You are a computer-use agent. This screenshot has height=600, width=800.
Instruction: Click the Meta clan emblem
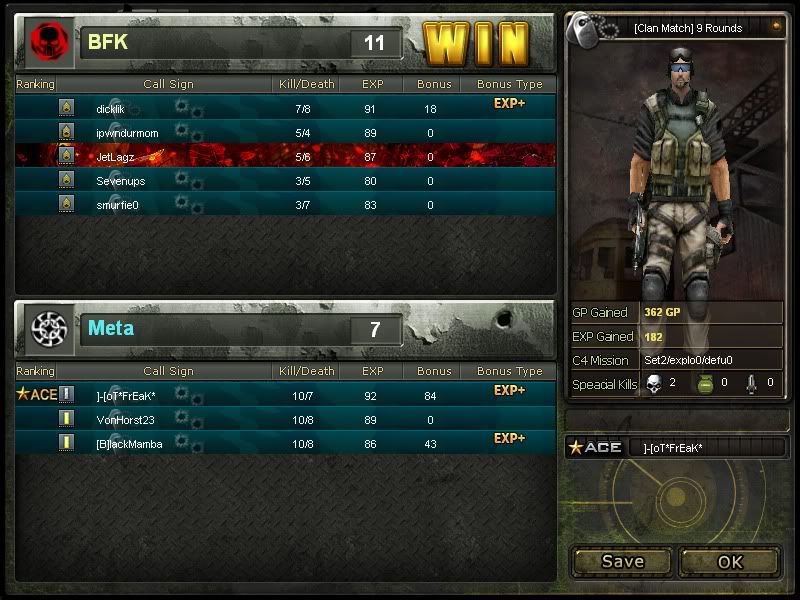pyautogui.click(x=47, y=328)
